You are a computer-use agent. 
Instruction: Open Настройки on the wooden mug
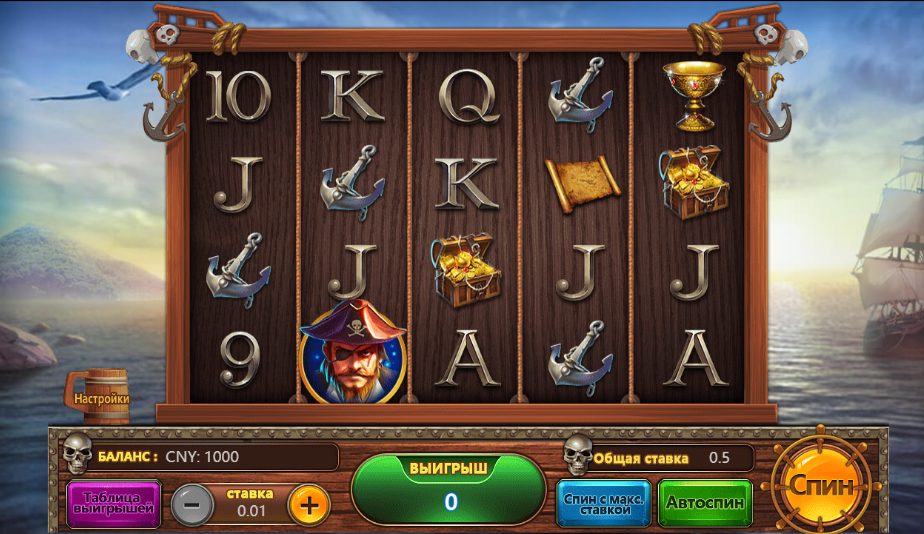(x=100, y=398)
